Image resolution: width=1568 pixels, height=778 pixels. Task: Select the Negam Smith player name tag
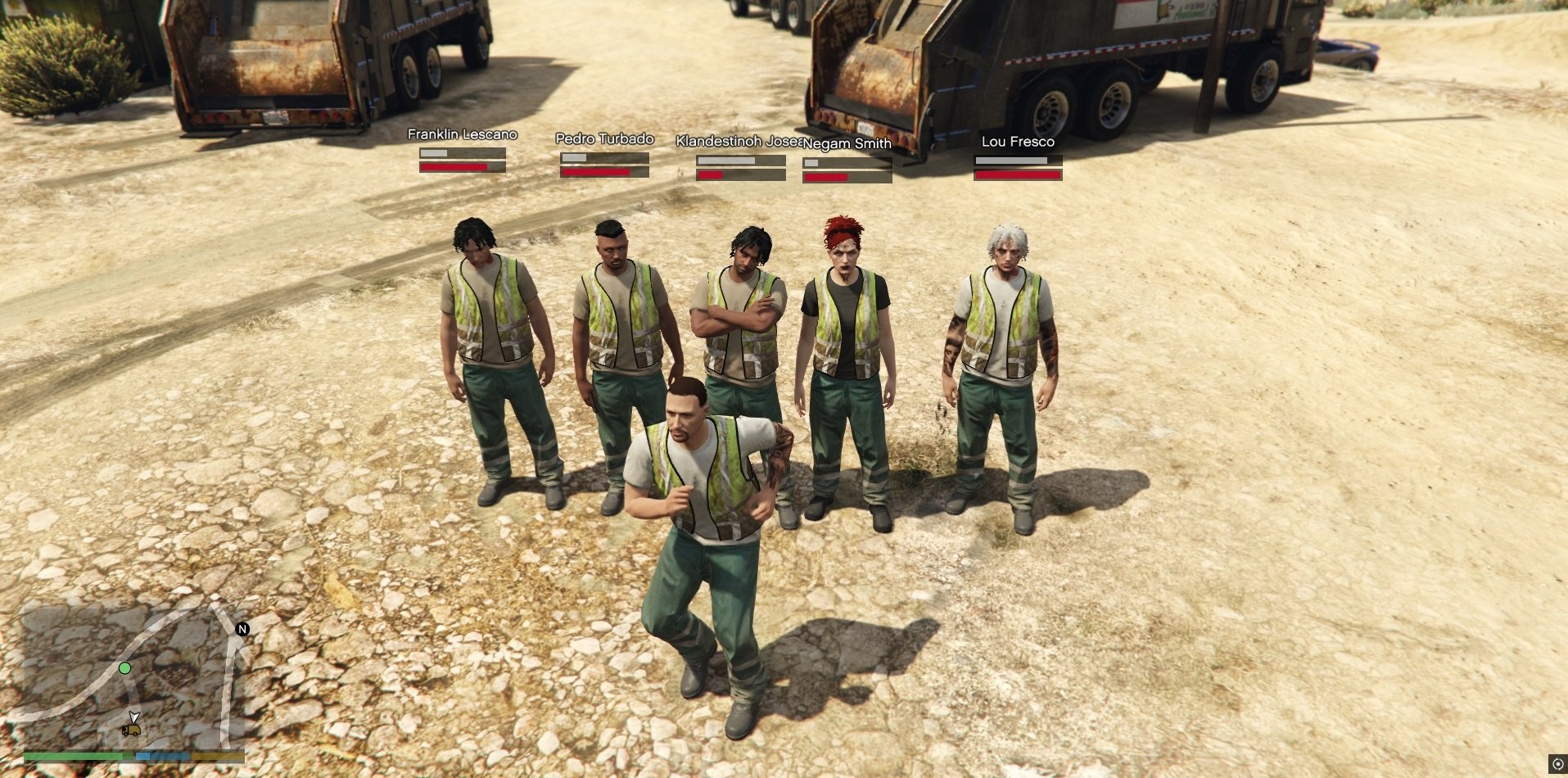click(847, 143)
